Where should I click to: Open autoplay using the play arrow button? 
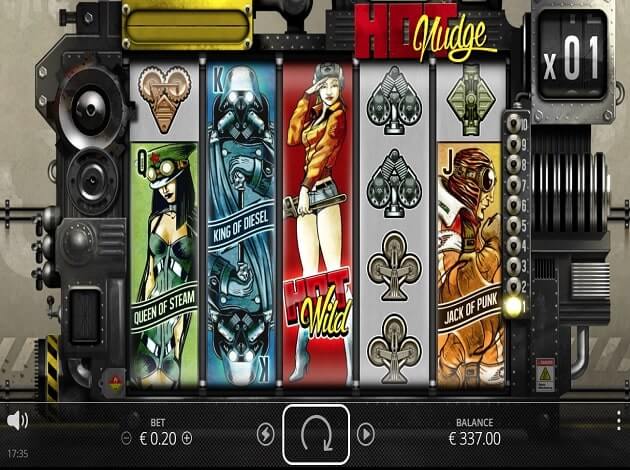(365, 434)
